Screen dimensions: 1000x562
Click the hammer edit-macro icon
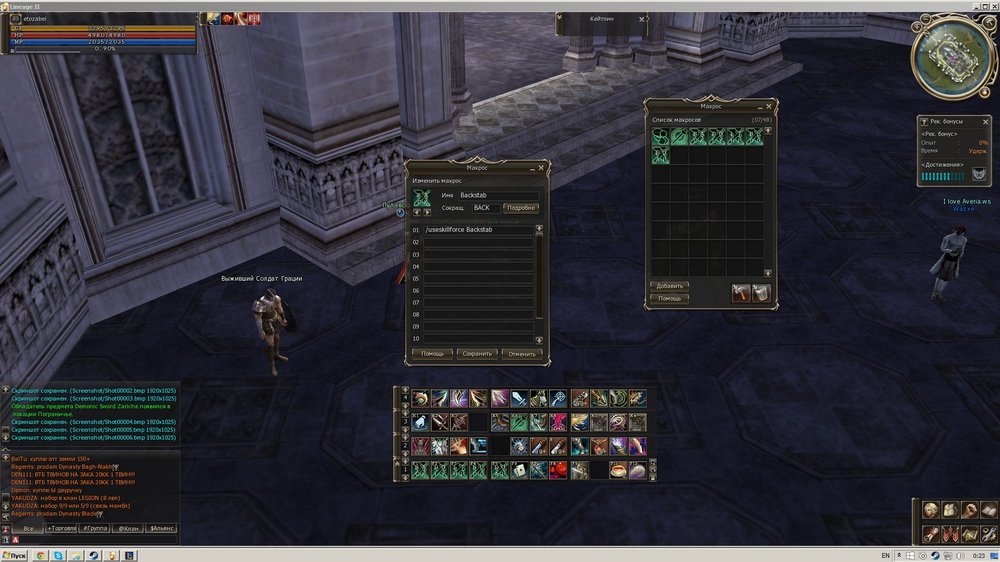[741, 292]
